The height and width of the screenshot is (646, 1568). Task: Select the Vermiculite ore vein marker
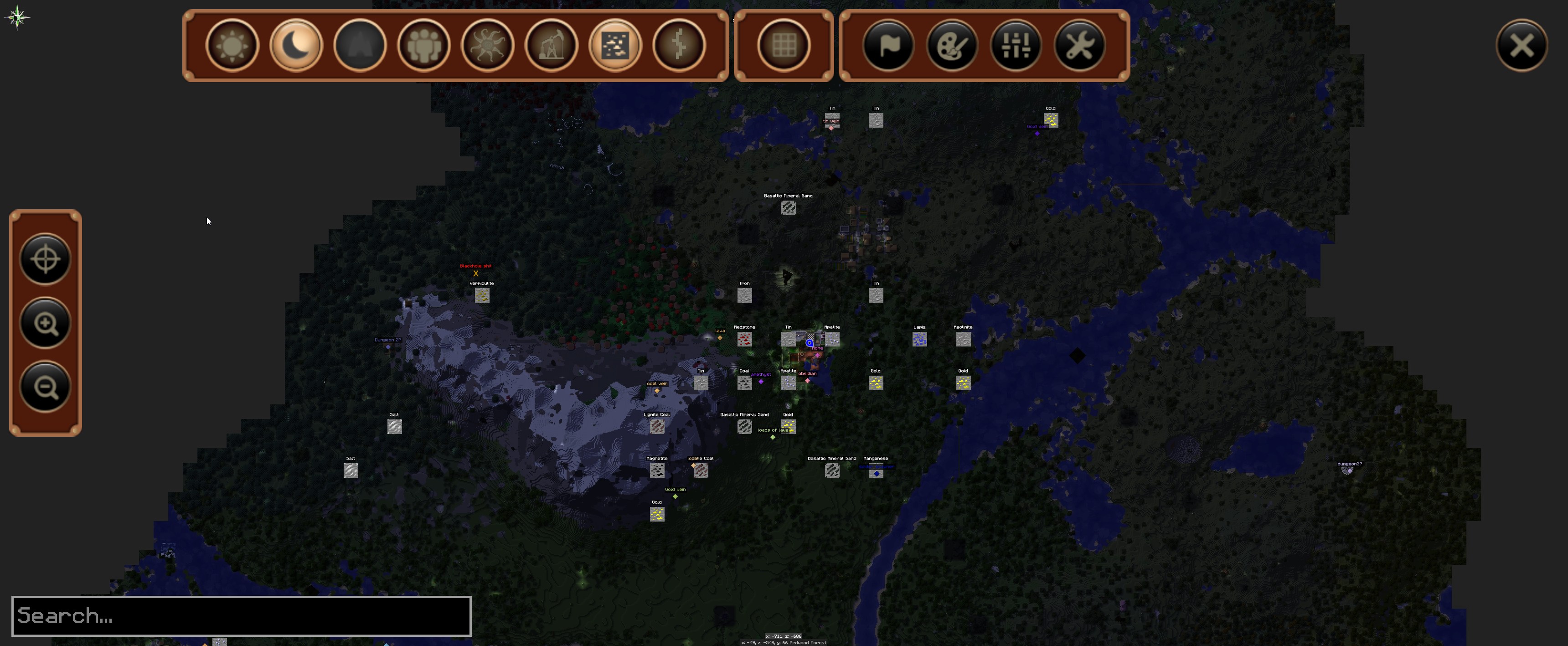[x=482, y=295]
